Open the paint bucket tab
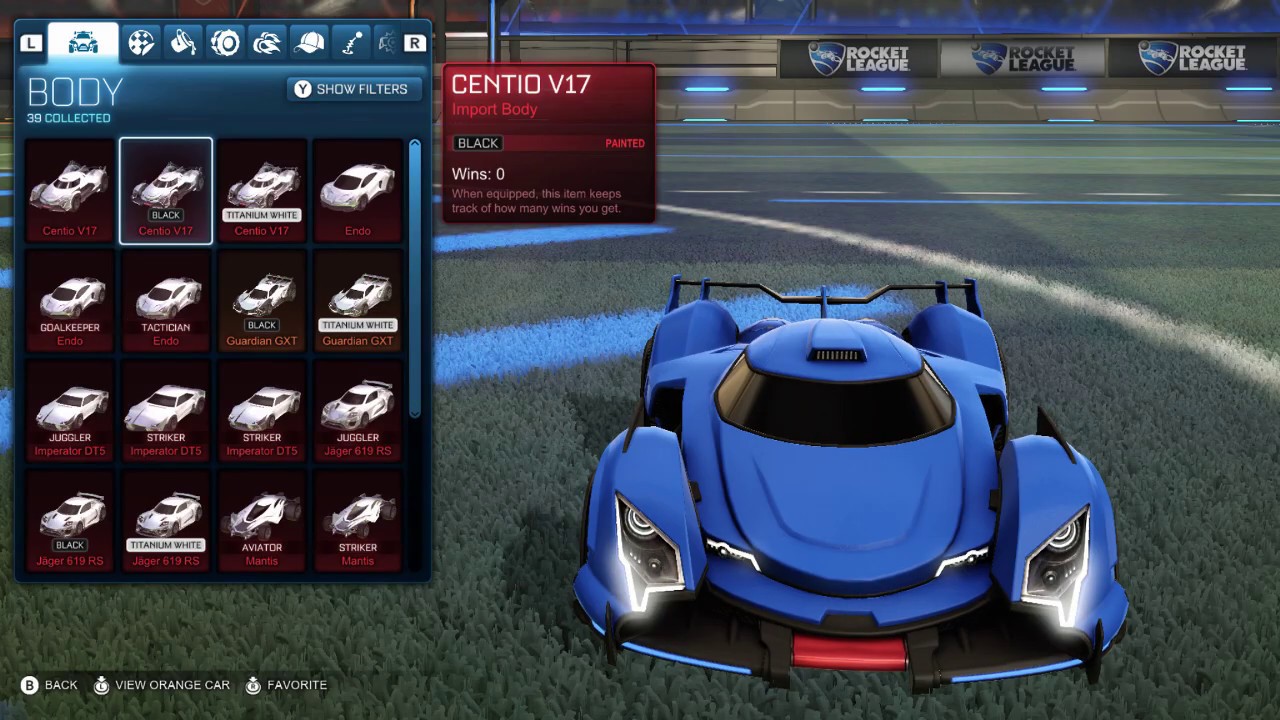The width and height of the screenshot is (1280, 720). click(183, 43)
